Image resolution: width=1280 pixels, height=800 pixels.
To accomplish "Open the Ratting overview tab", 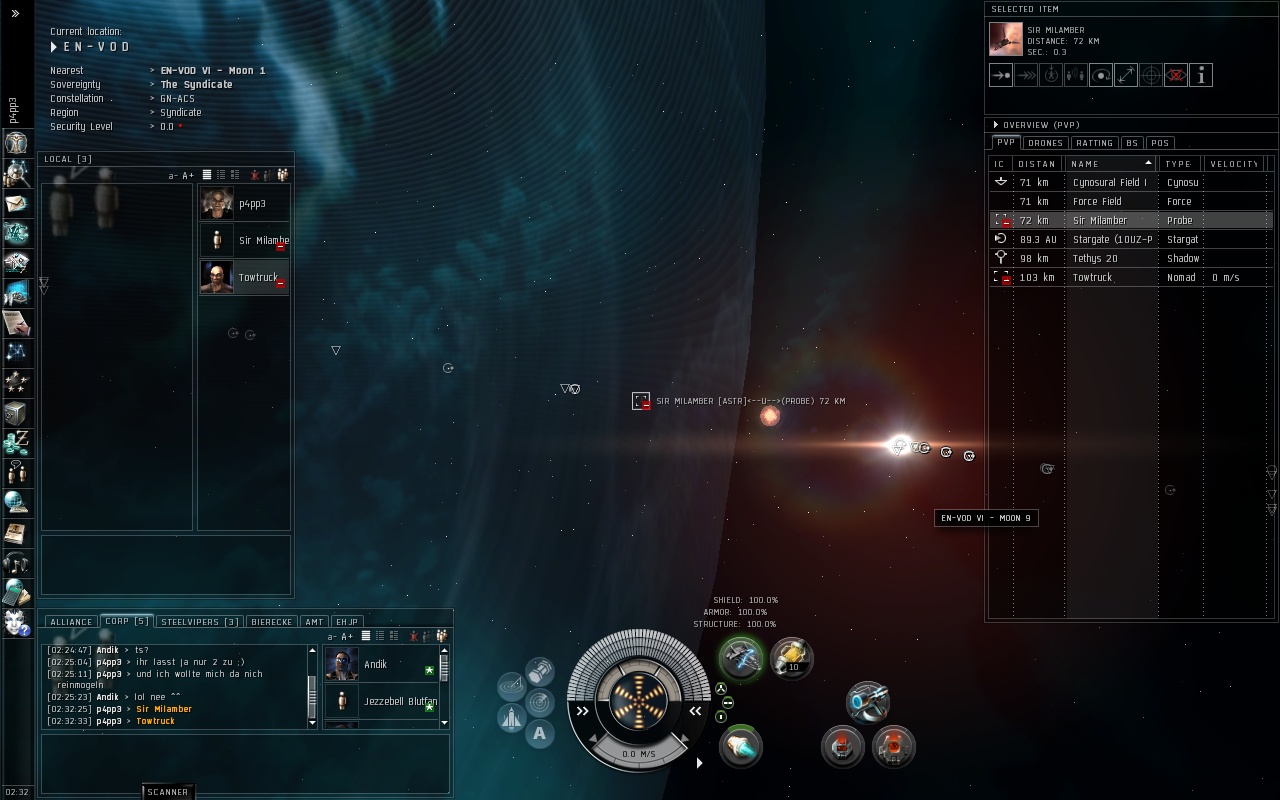I will [x=1094, y=143].
